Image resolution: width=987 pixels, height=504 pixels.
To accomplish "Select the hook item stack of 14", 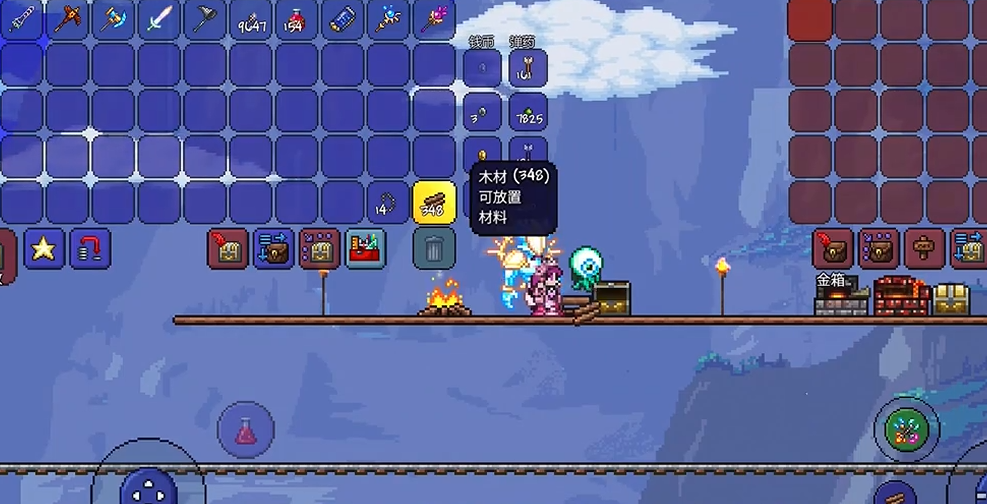I will coord(389,203).
